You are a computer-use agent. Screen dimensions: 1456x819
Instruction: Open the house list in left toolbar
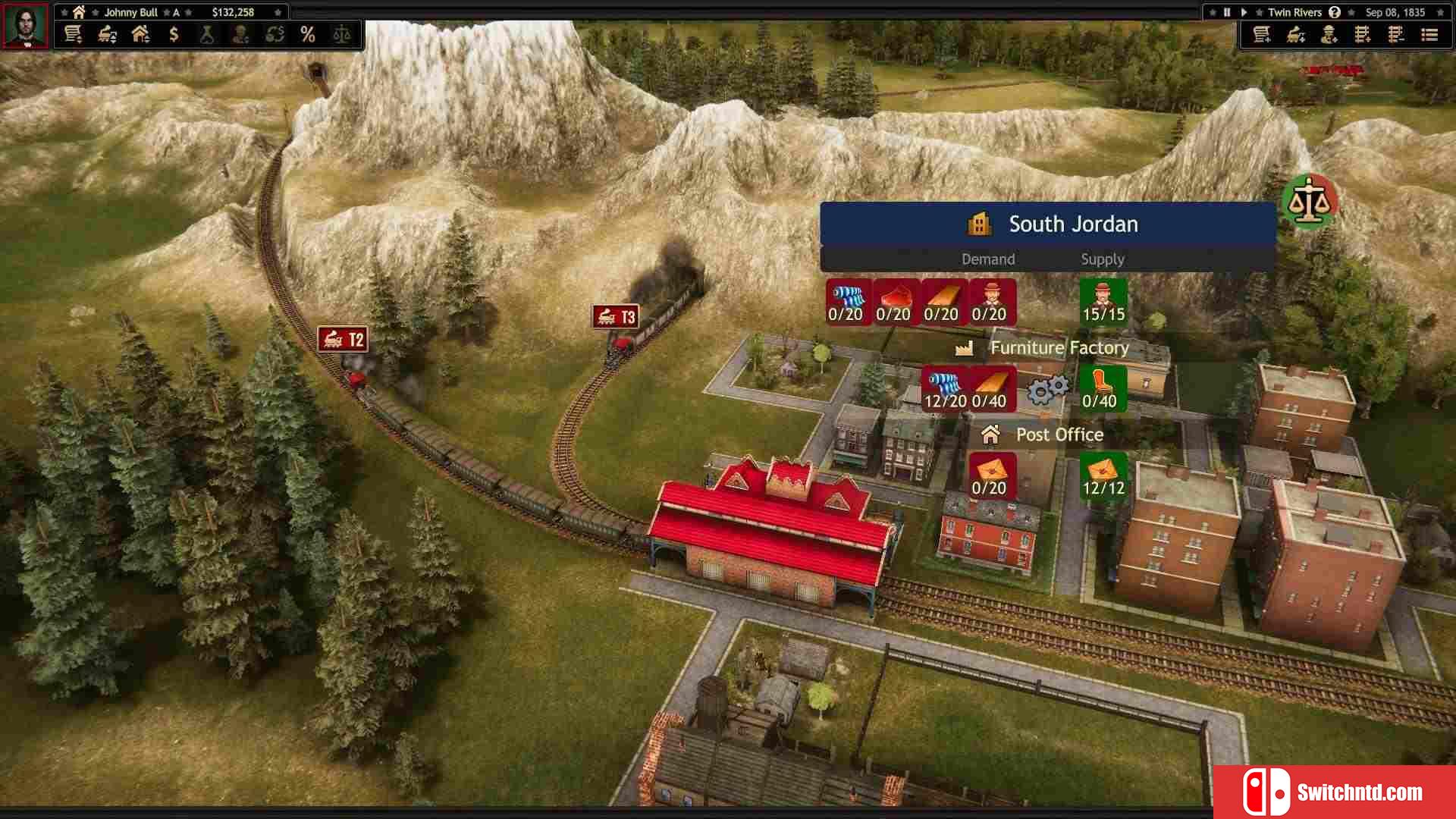coord(140,35)
